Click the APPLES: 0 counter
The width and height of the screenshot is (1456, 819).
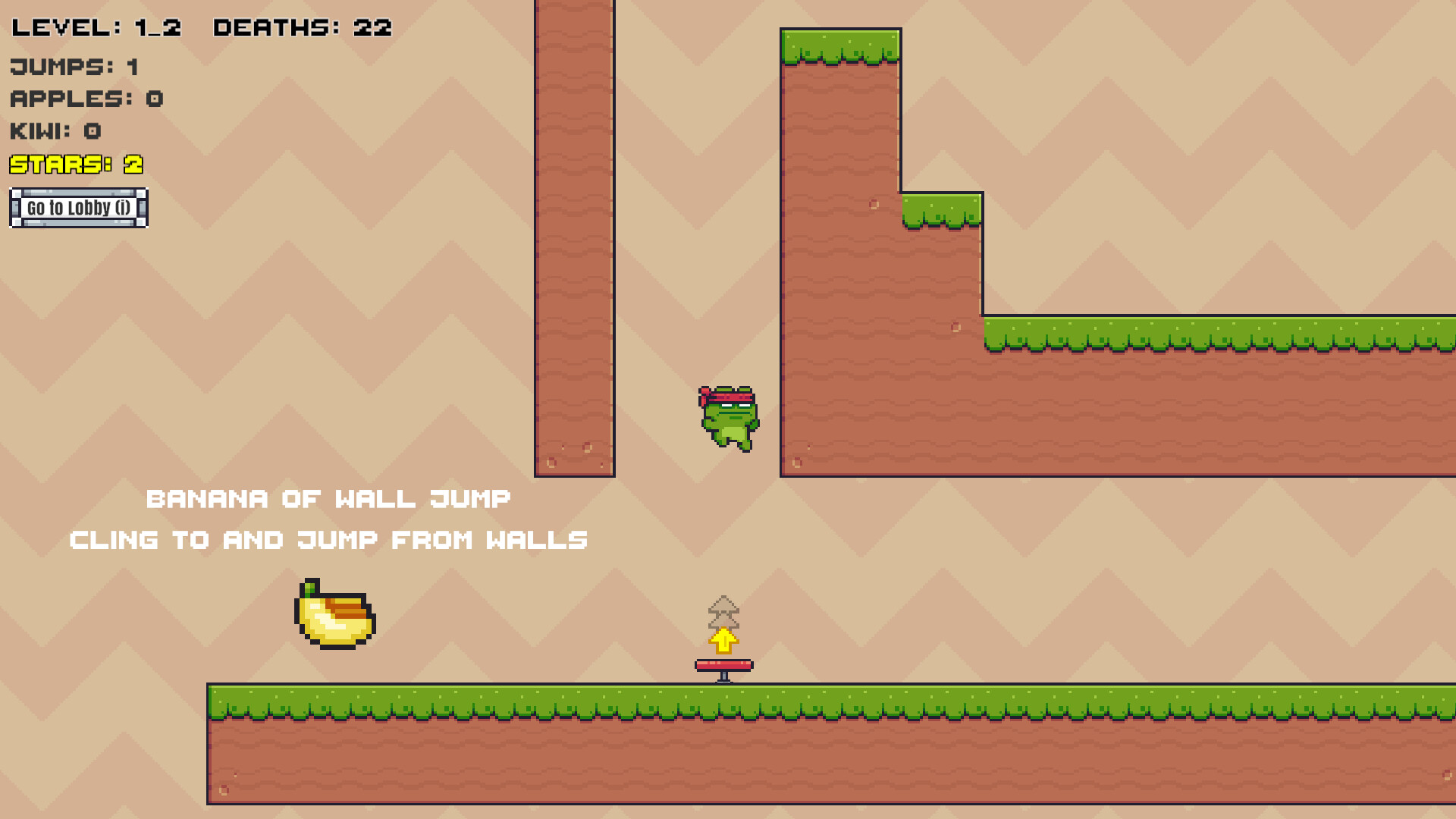(87, 99)
